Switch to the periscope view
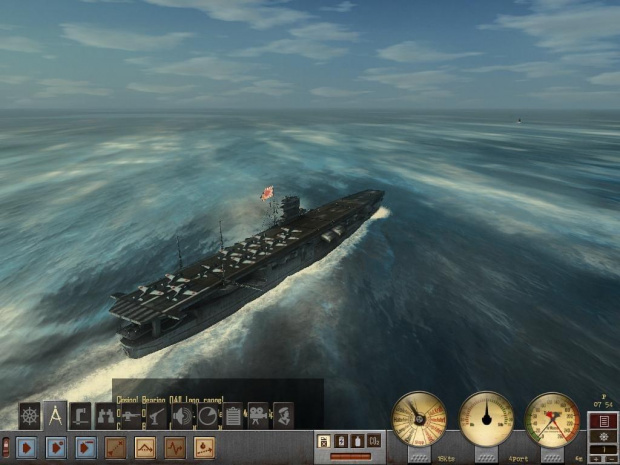 pyautogui.click(x=81, y=415)
